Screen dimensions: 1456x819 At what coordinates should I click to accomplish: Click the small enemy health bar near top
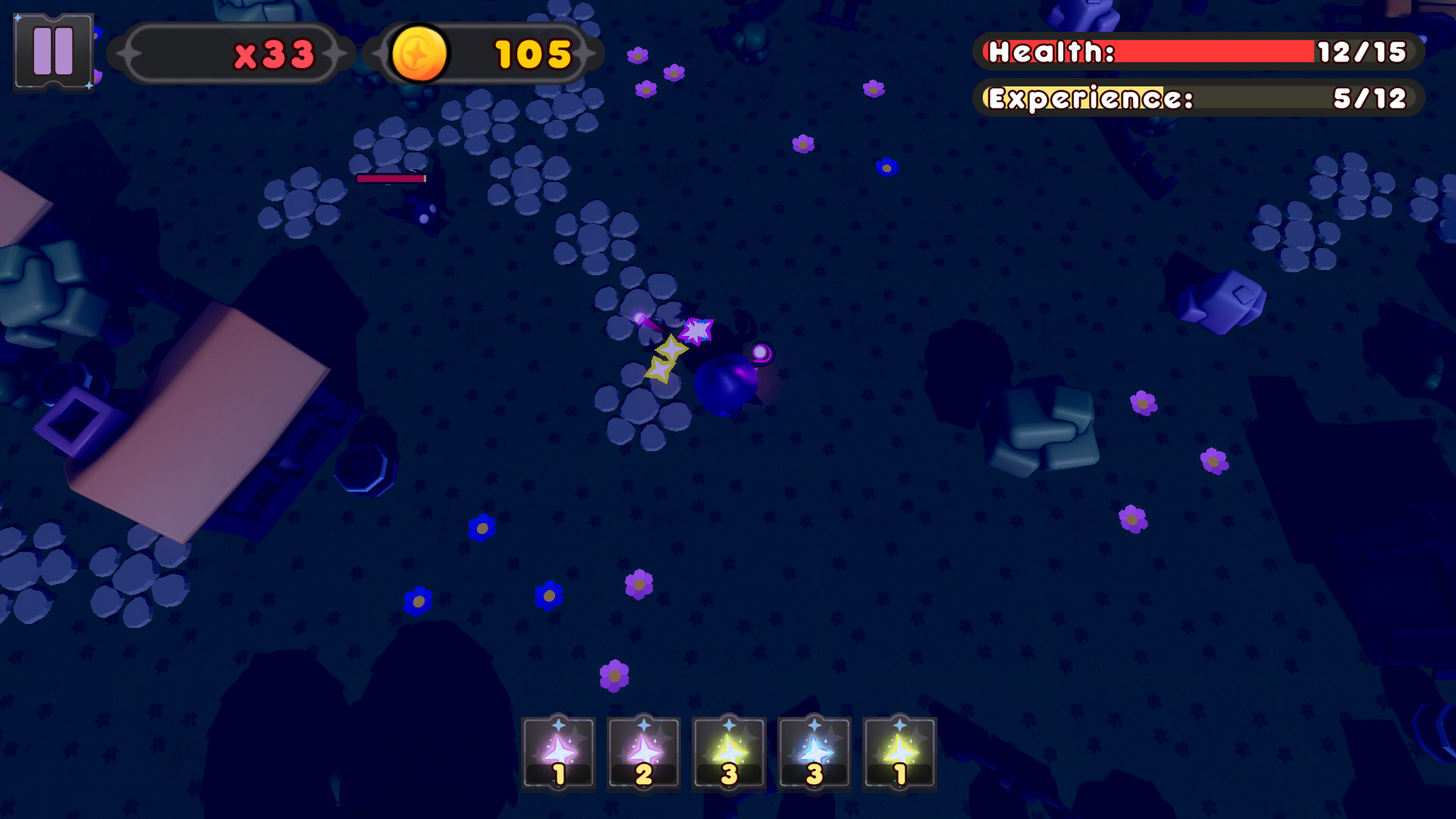tap(392, 178)
